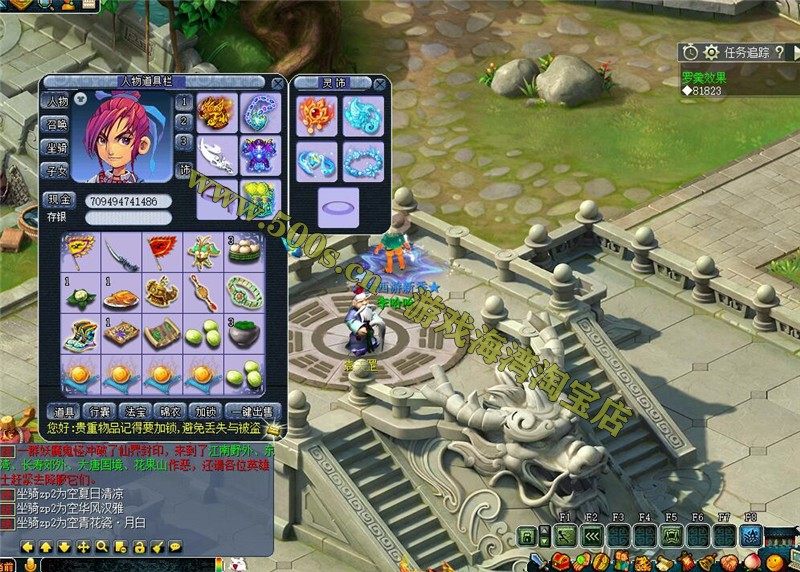Use the F1 running skill shortcut
This screenshot has width=800, height=572.
click(566, 536)
